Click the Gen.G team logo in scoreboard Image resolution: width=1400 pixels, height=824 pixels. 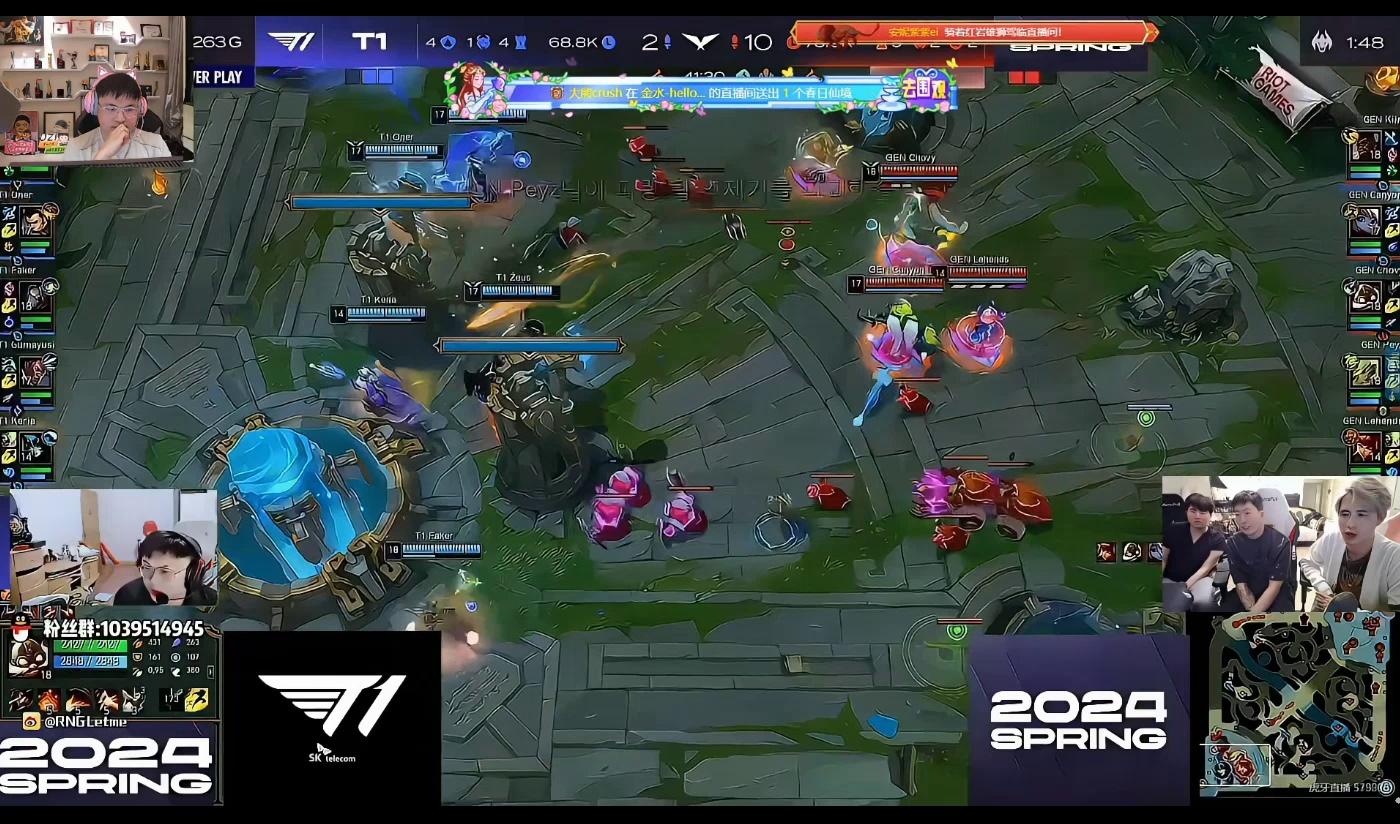[x=700, y=42]
